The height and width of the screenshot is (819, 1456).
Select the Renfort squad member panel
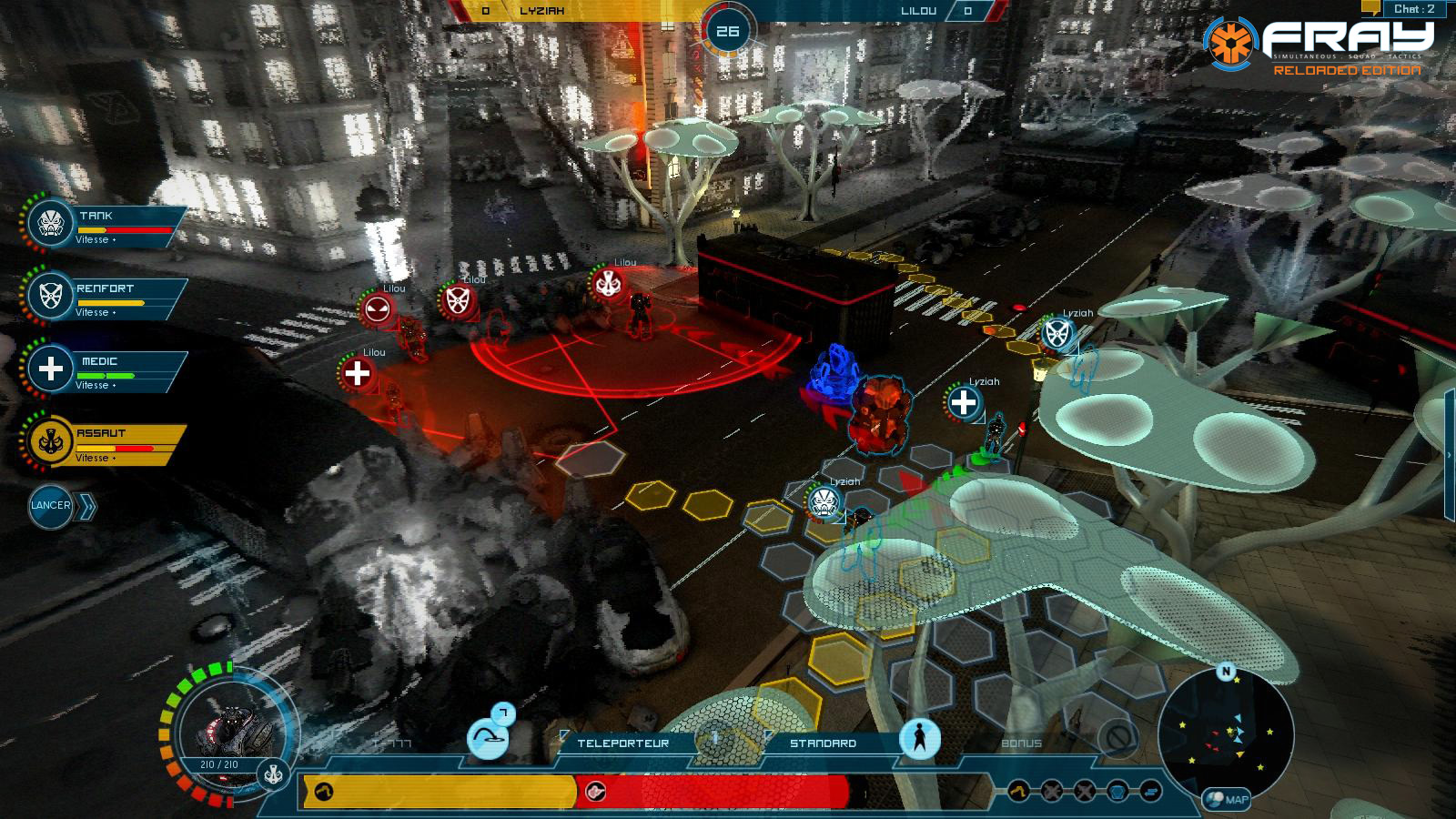(105, 297)
